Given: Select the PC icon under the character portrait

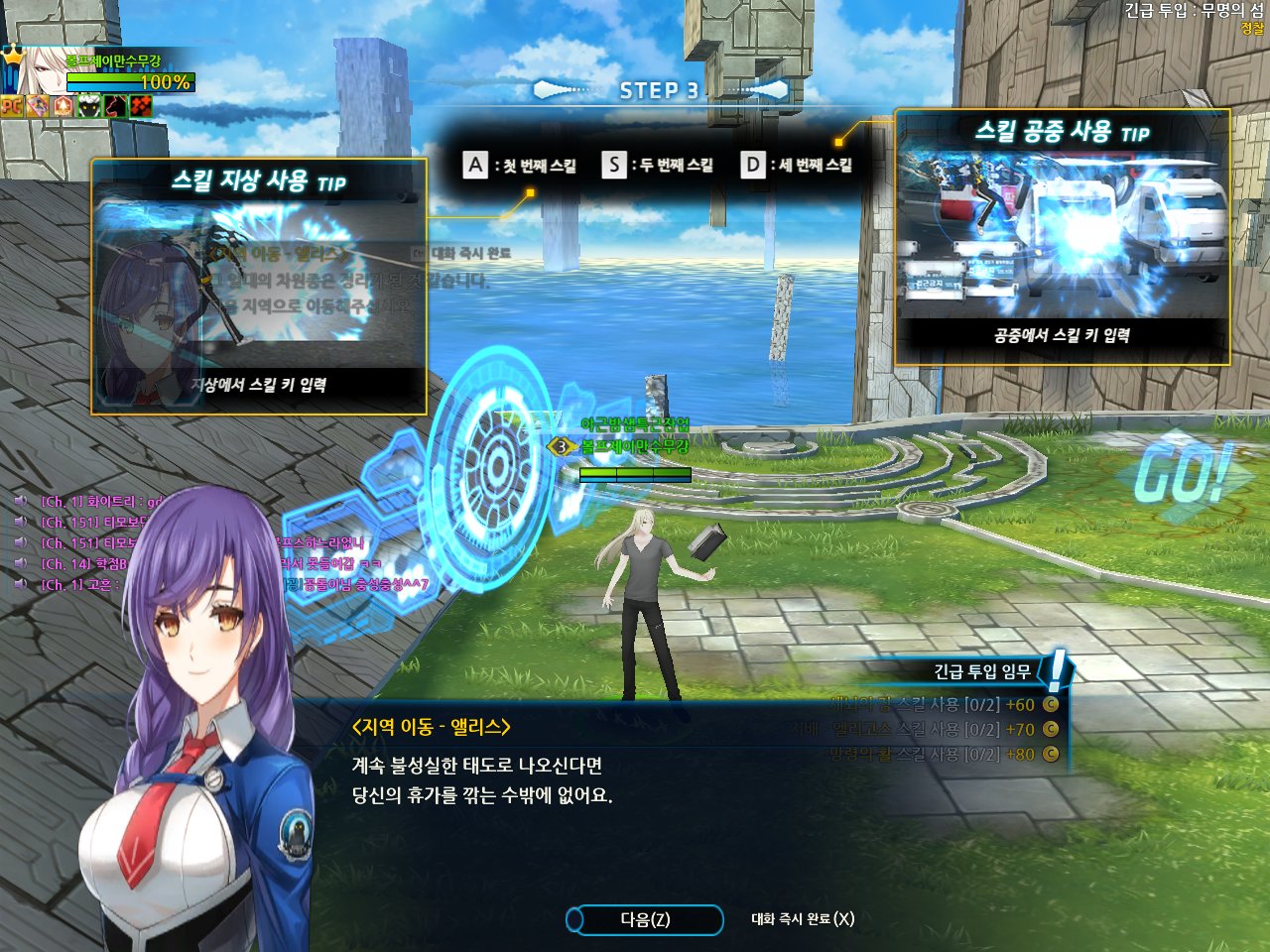Looking at the screenshot, I should 11,107.
